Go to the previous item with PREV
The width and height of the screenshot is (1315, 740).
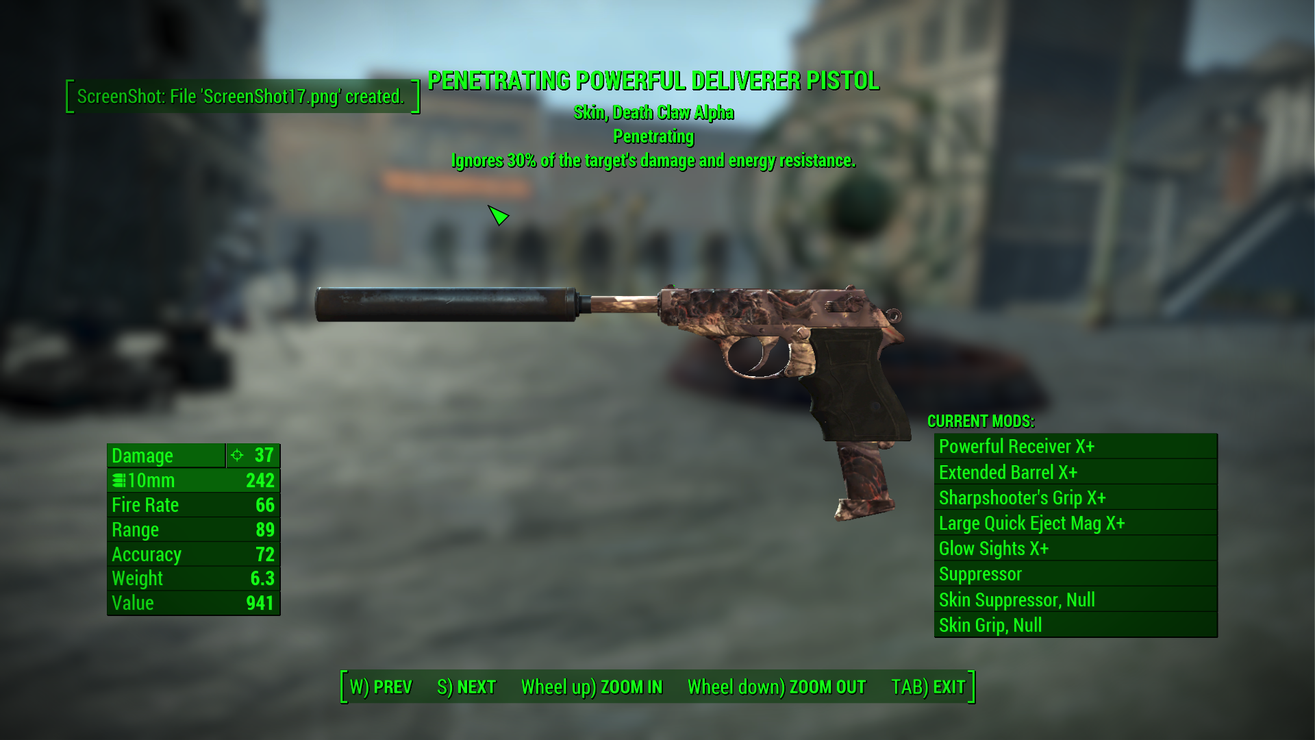click(381, 687)
